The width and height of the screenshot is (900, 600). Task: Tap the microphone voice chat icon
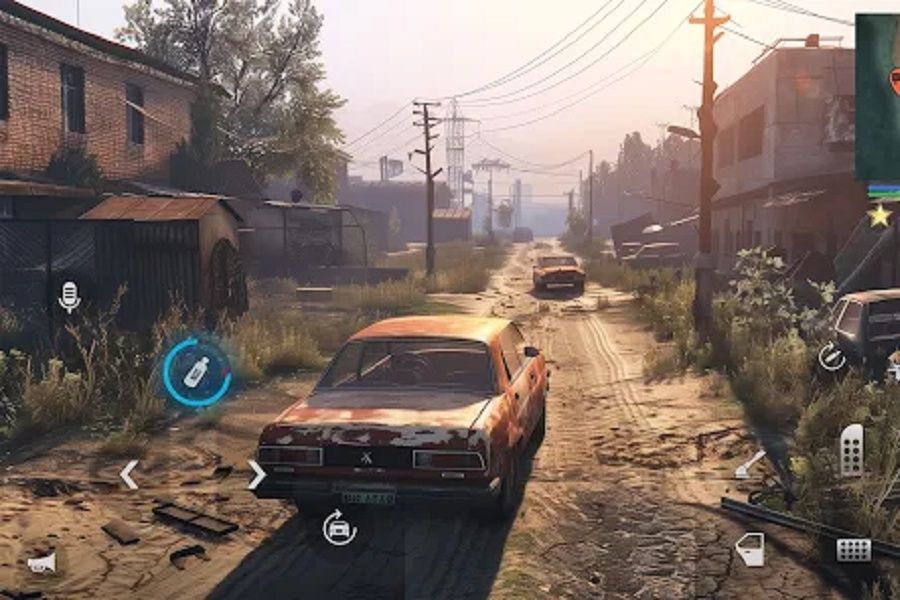pyautogui.click(x=69, y=296)
